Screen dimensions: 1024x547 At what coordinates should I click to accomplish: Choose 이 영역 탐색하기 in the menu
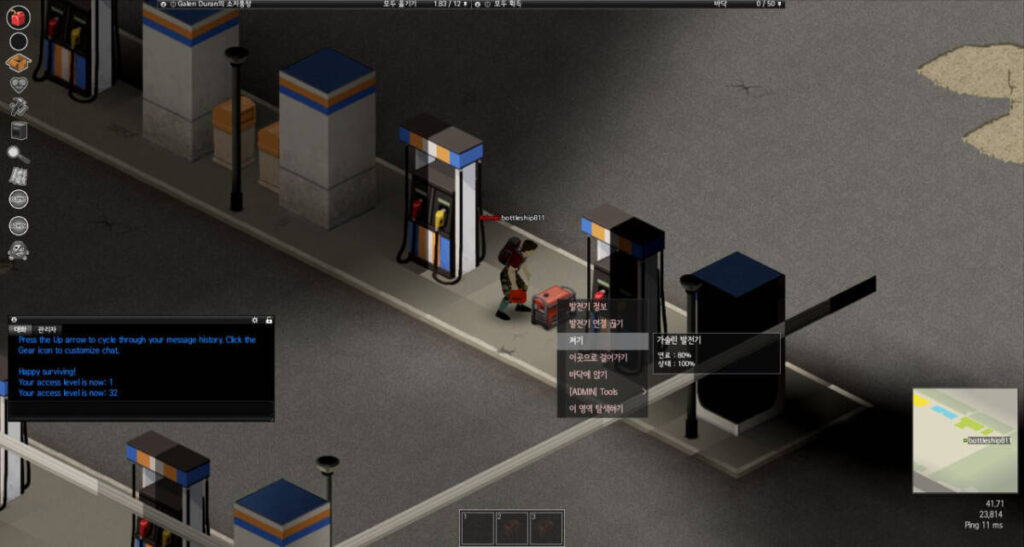point(594,408)
